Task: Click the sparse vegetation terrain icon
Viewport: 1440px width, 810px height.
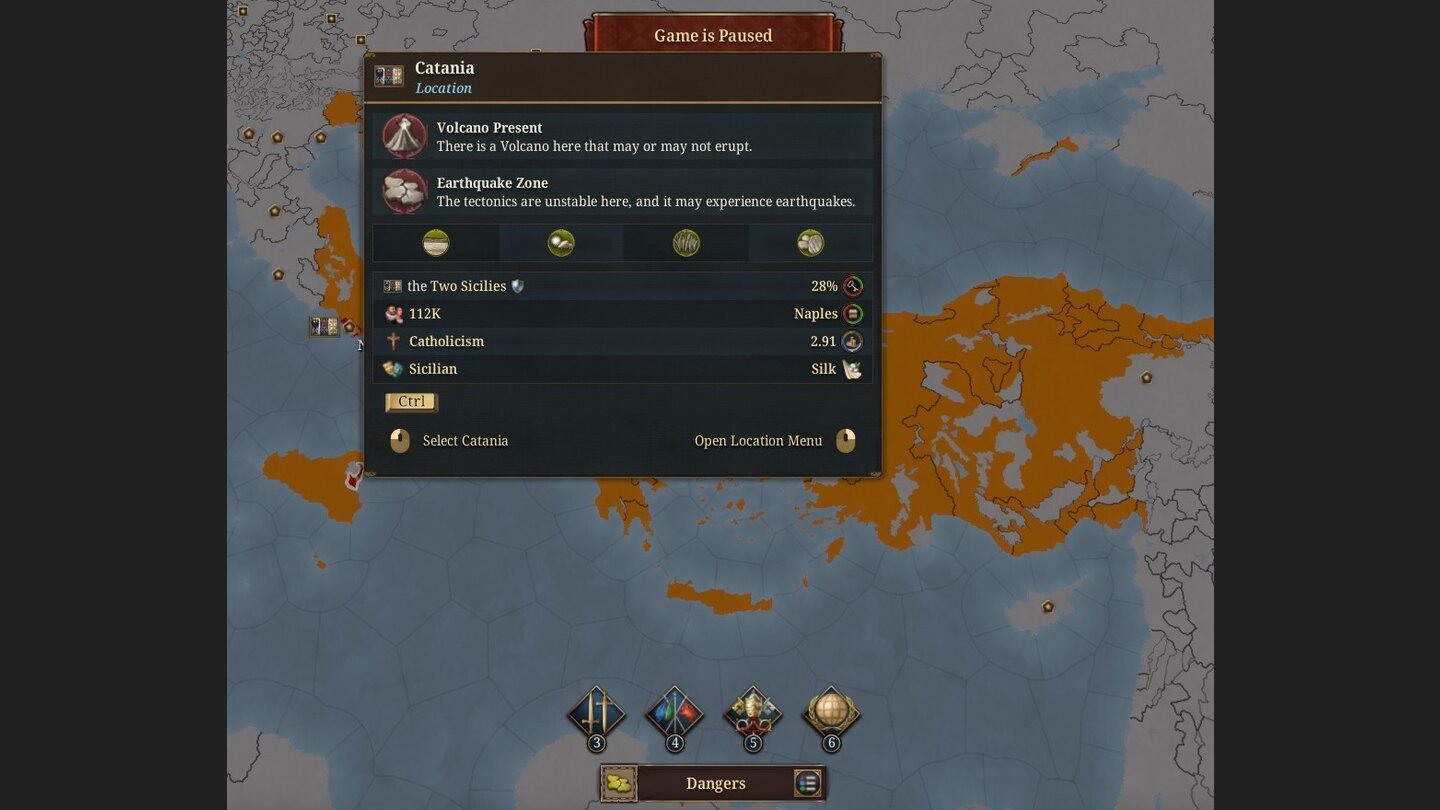Action: [560, 242]
